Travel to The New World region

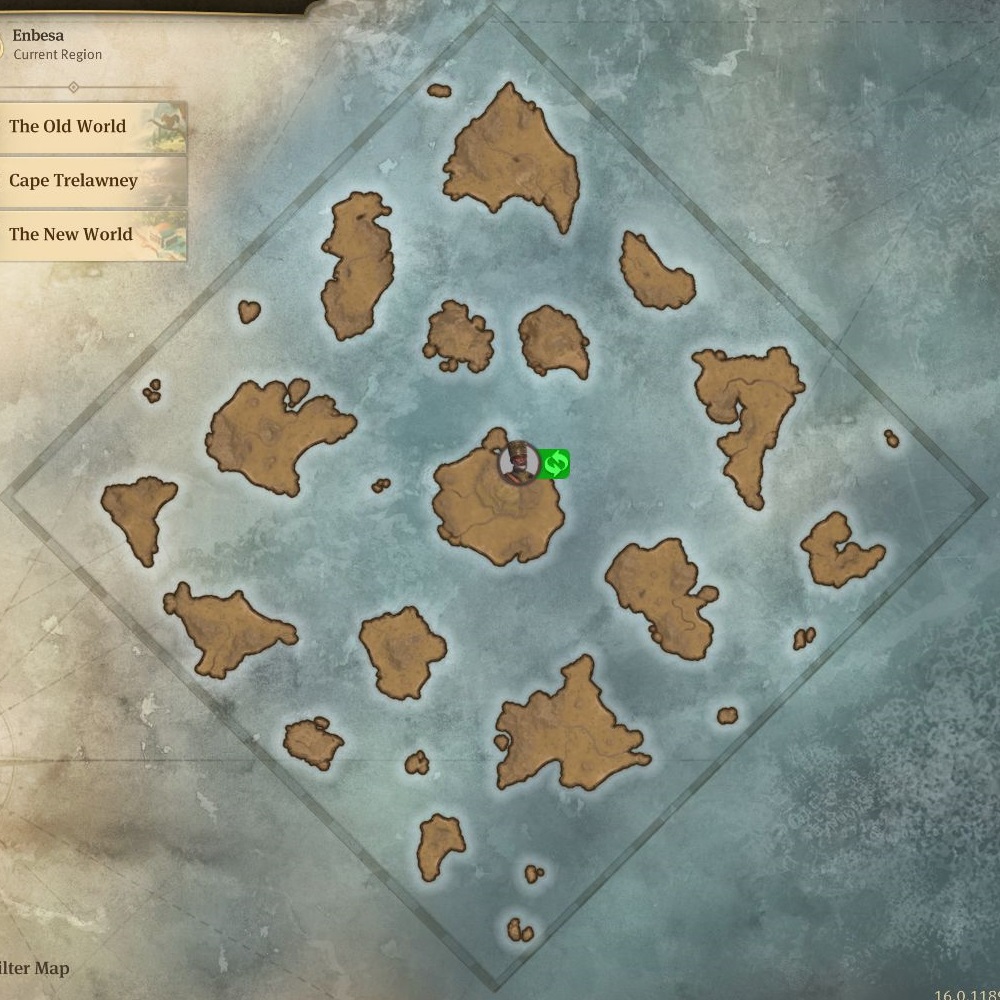90,235
